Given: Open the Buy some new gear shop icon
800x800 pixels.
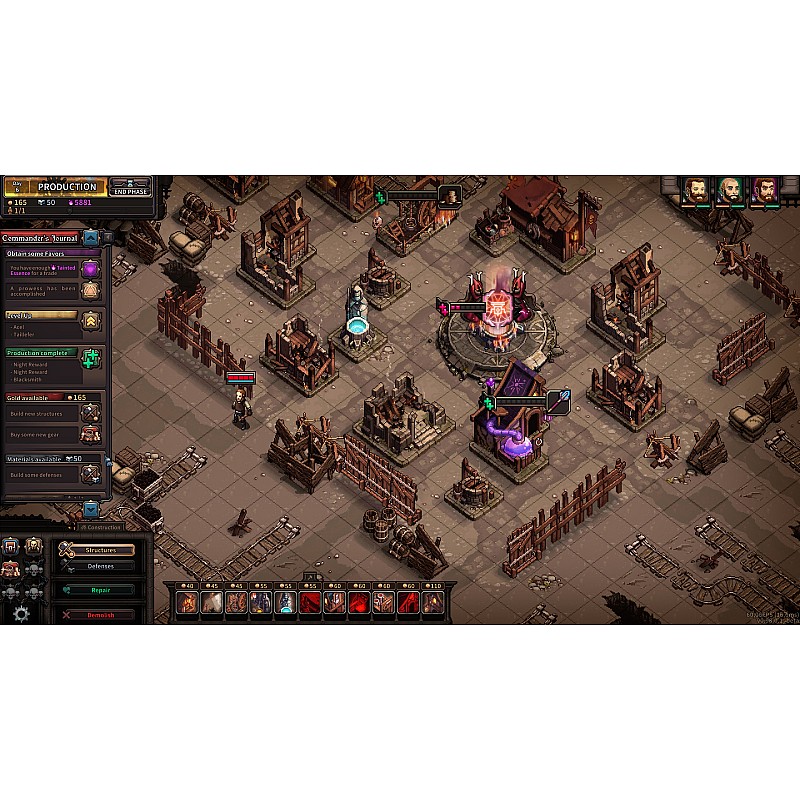Looking at the screenshot, I should point(91,435).
